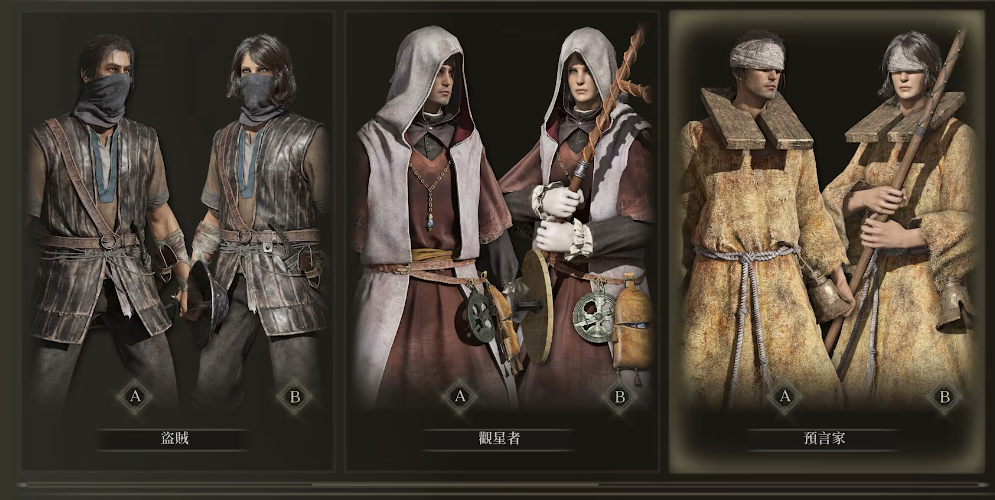
Task: Choose body type A for 觀星者
Action: [x=460, y=398]
